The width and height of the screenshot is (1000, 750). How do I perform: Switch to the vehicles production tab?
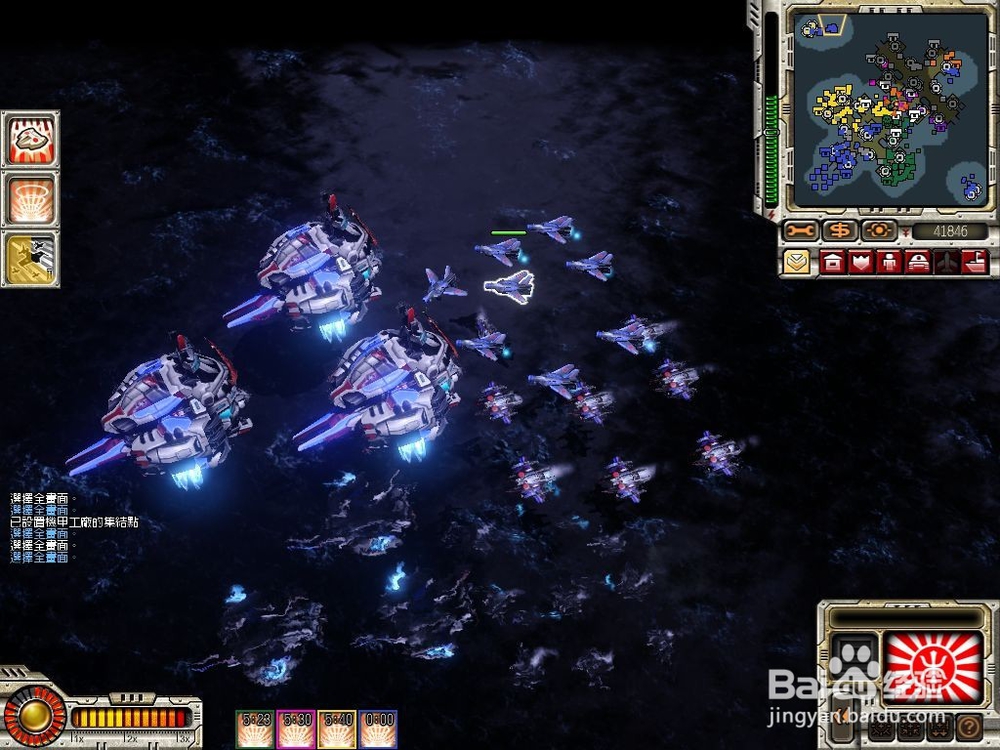tap(918, 263)
